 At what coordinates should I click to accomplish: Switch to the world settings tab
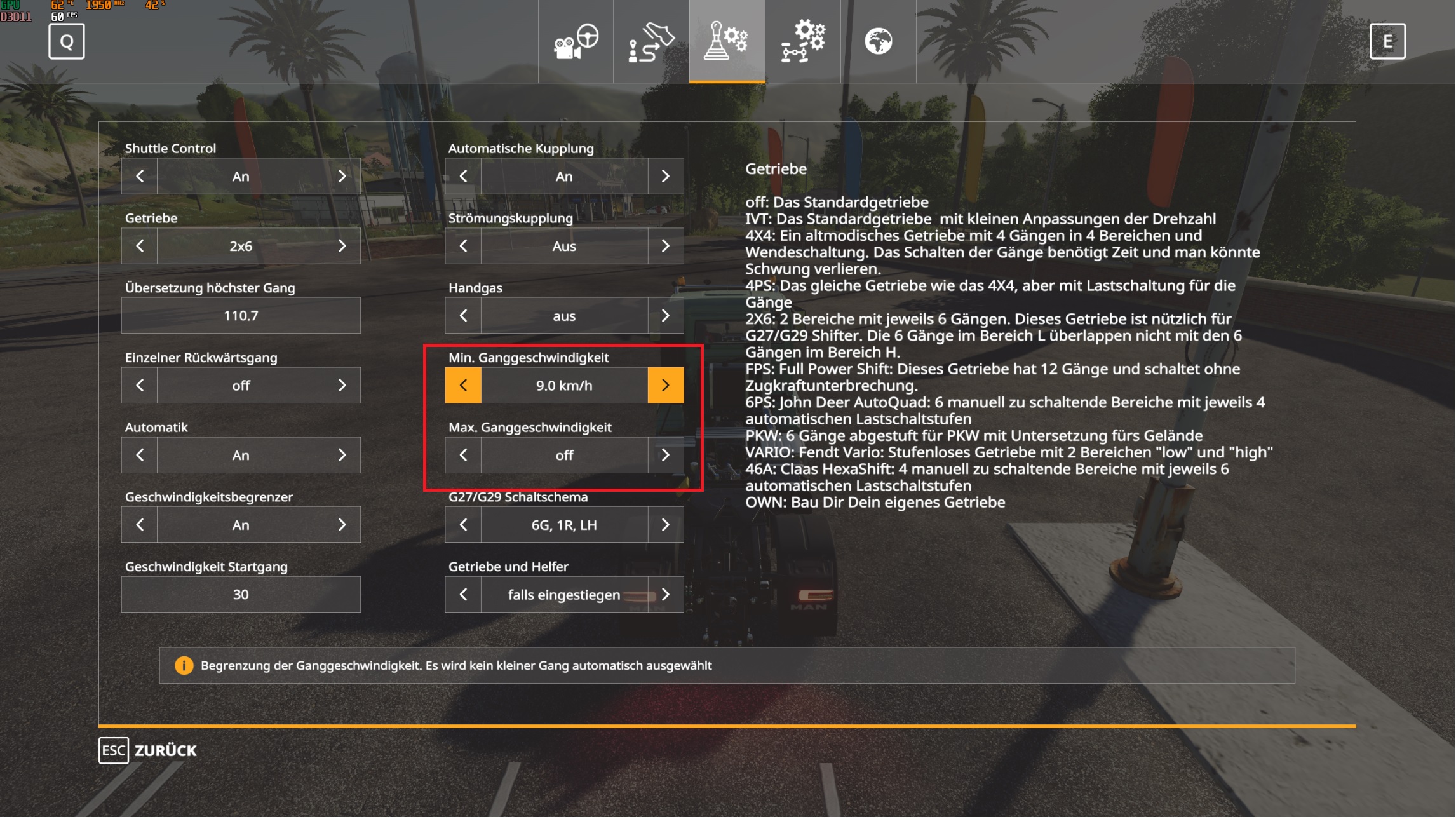click(x=880, y=41)
